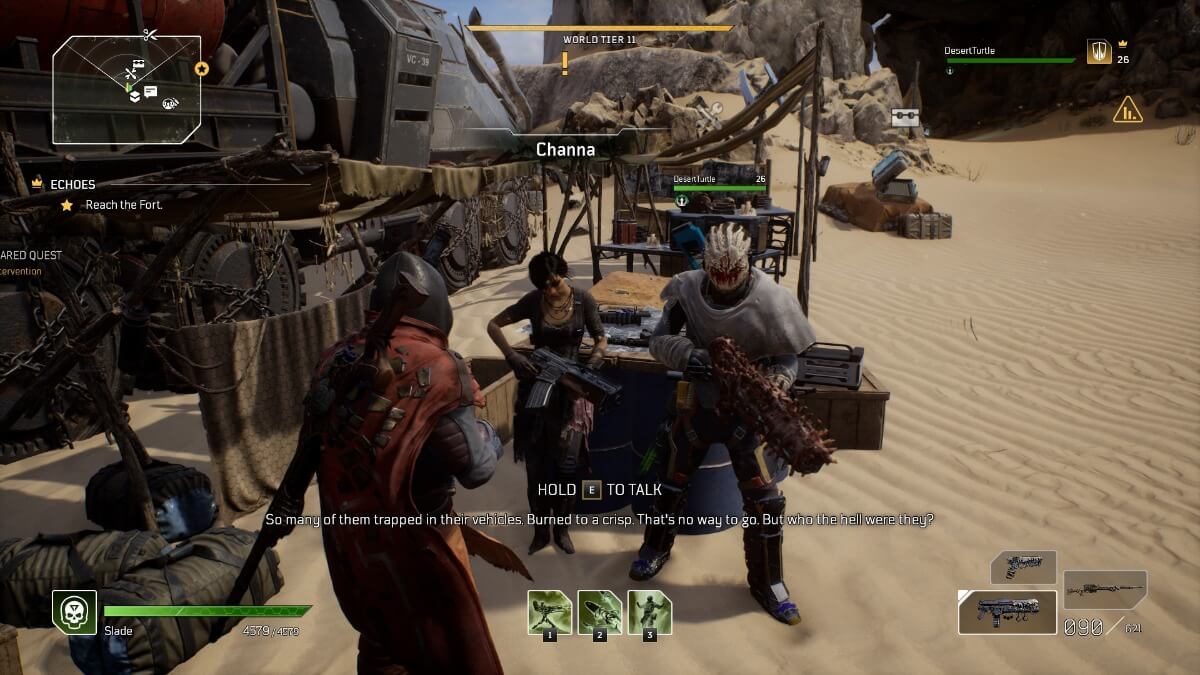This screenshot has height=675, width=1200.
Task: Click the yellow triangle connection warning icon
Action: (x=1128, y=109)
